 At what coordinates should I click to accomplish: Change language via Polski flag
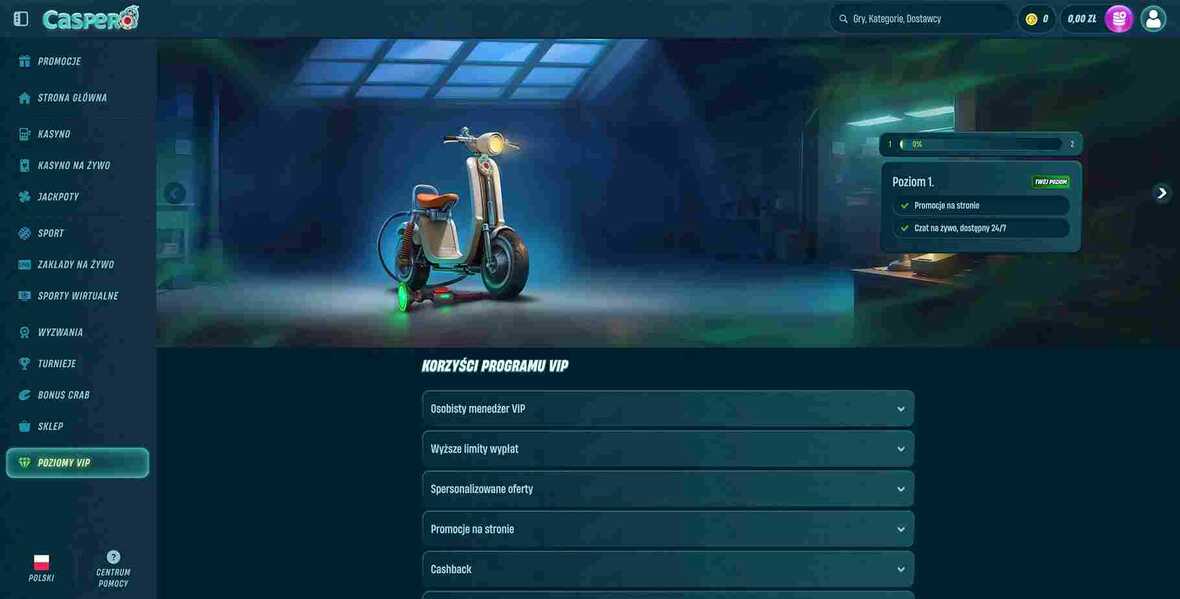point(41,568)
